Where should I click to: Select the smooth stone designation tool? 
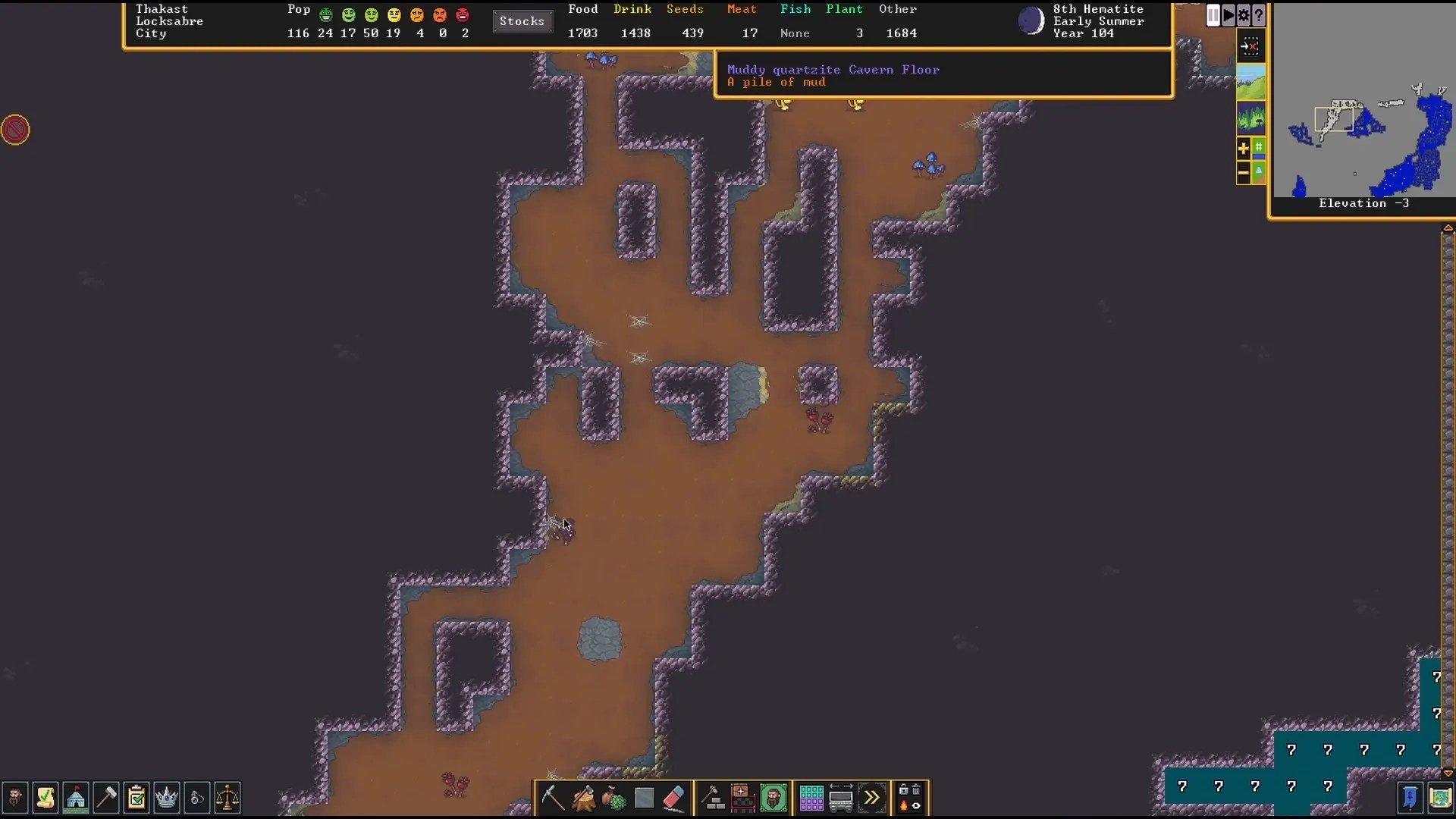pyautogui.click(x=644, y=796)
